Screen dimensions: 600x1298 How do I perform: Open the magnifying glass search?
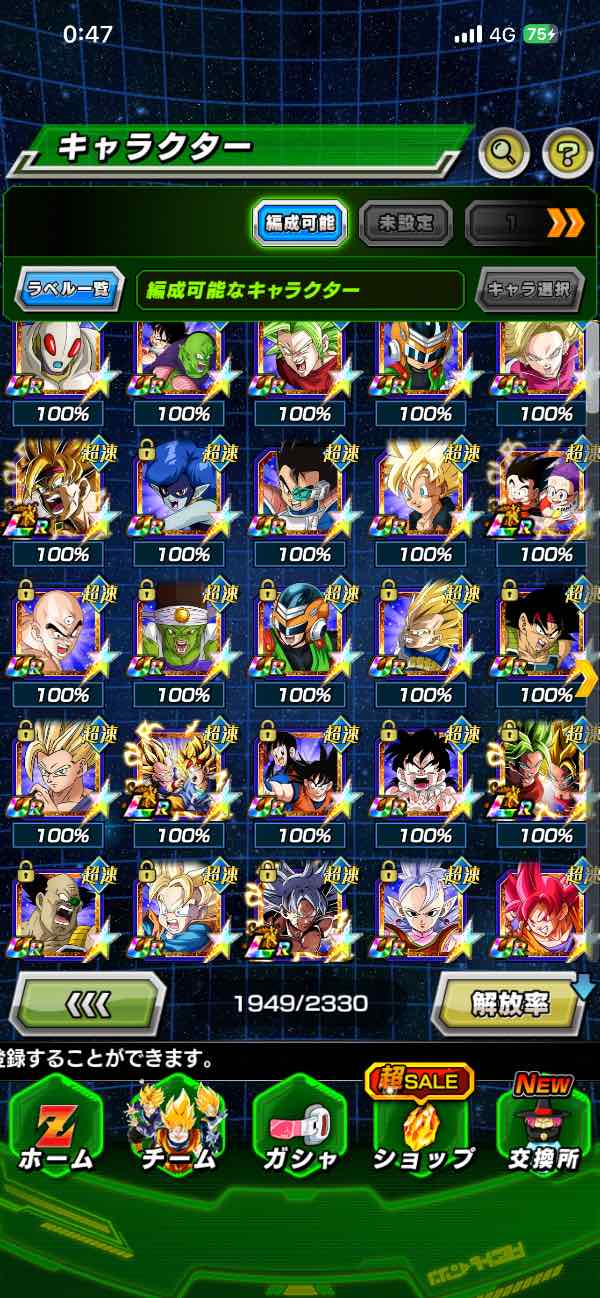[x=504, y=153]
